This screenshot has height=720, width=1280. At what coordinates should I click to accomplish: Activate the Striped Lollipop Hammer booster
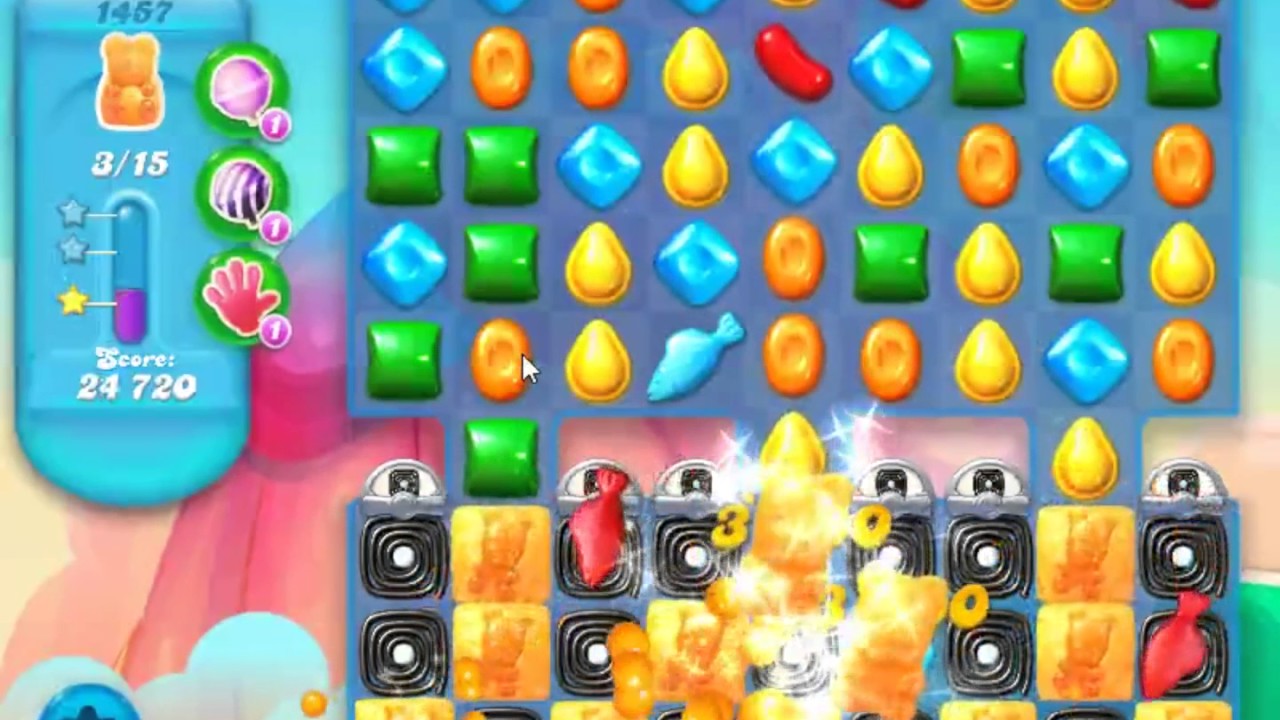coord(243,193)
